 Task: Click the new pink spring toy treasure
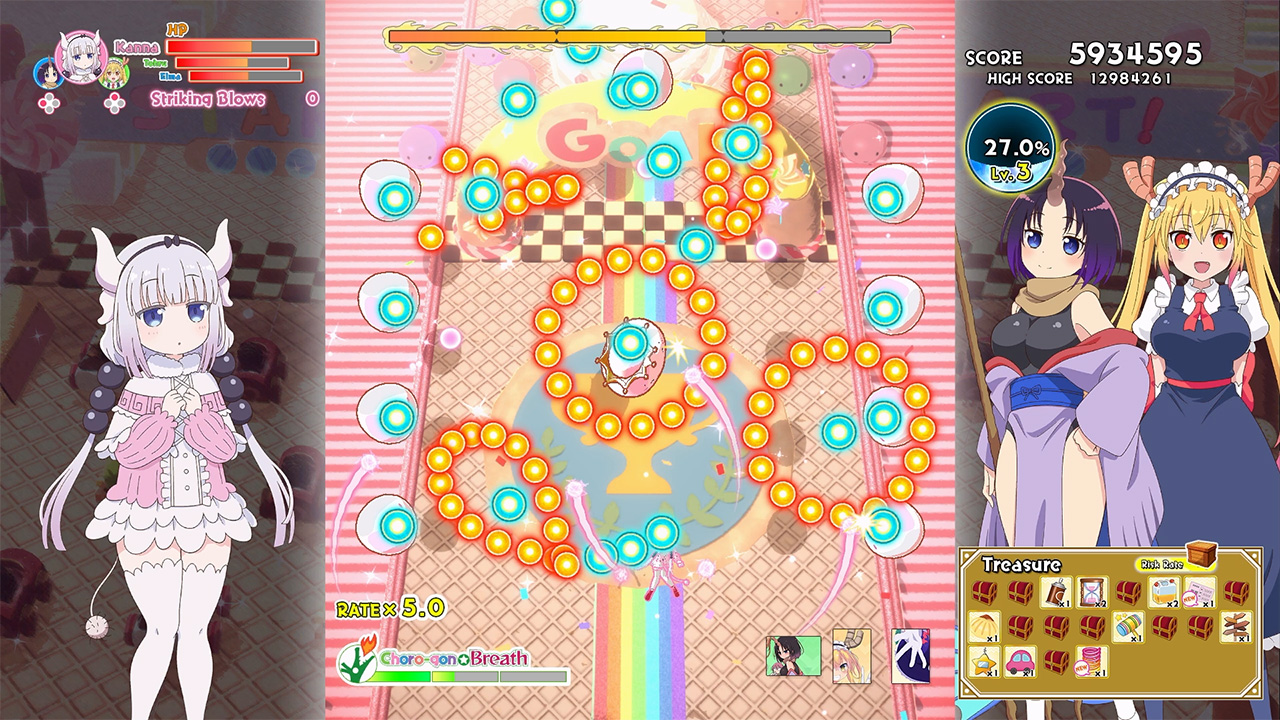(1090, 661)
